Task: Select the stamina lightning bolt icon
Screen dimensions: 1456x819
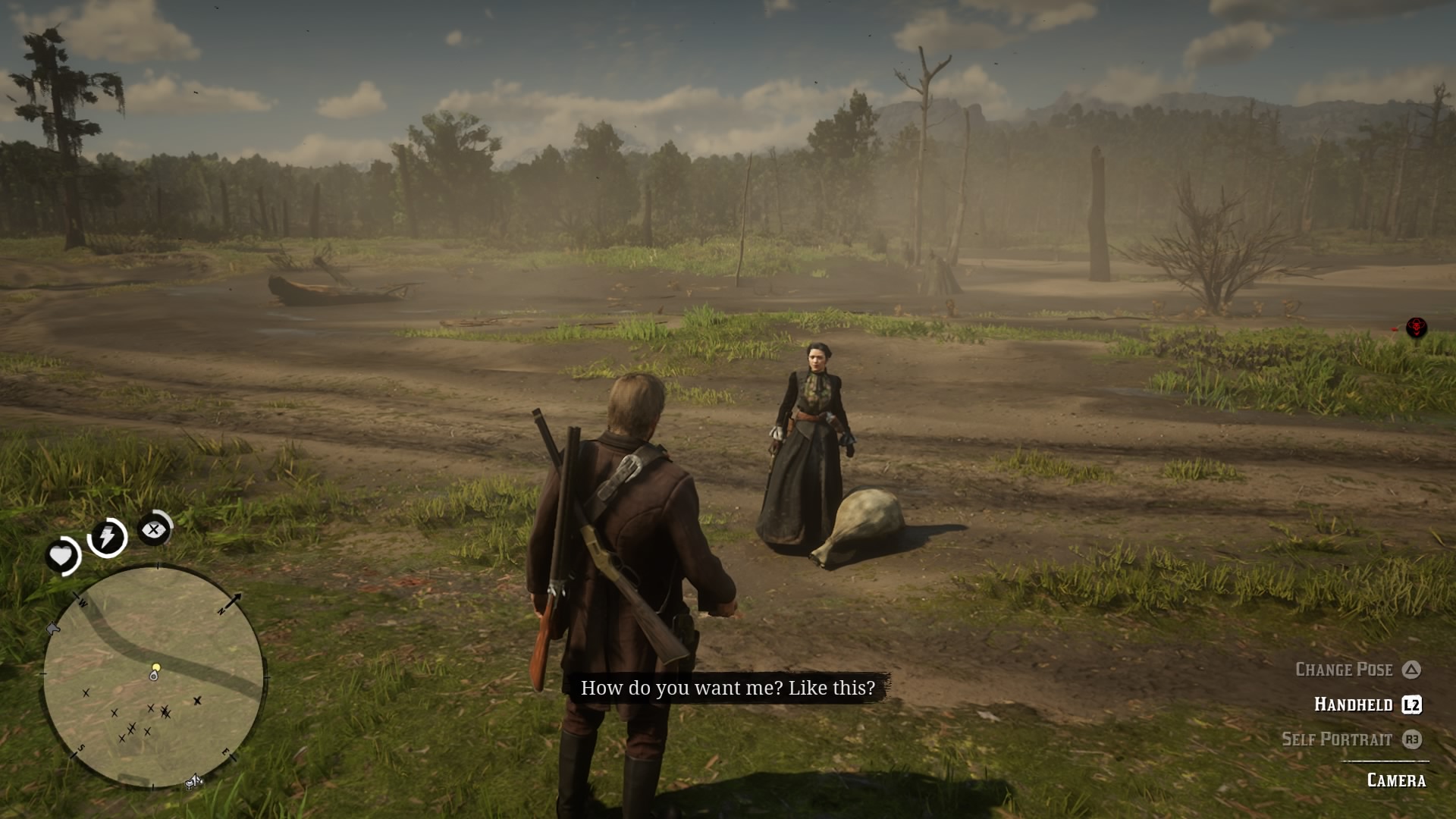Action: [105, 536]
